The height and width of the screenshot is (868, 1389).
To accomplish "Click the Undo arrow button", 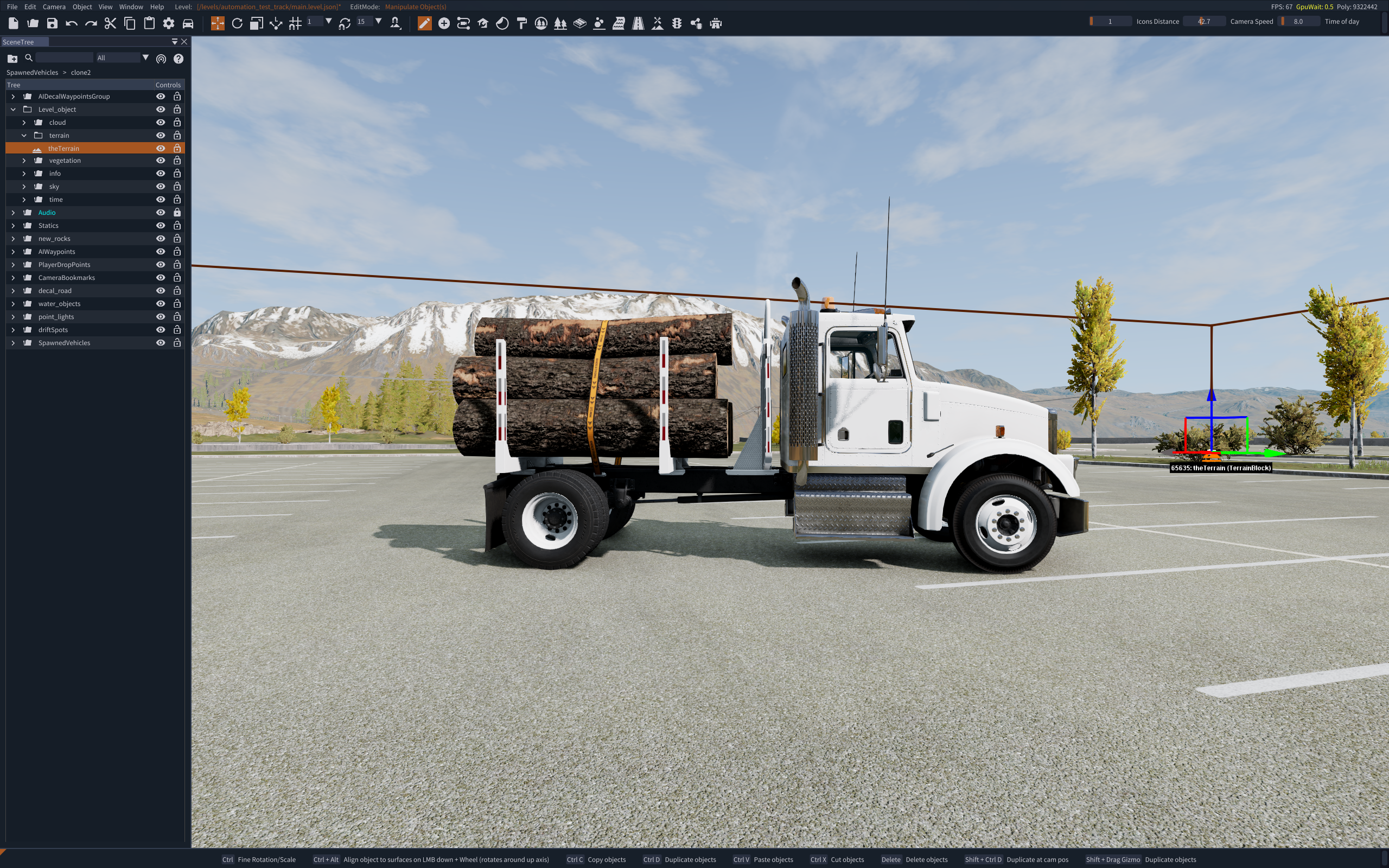I will point(72,23).
